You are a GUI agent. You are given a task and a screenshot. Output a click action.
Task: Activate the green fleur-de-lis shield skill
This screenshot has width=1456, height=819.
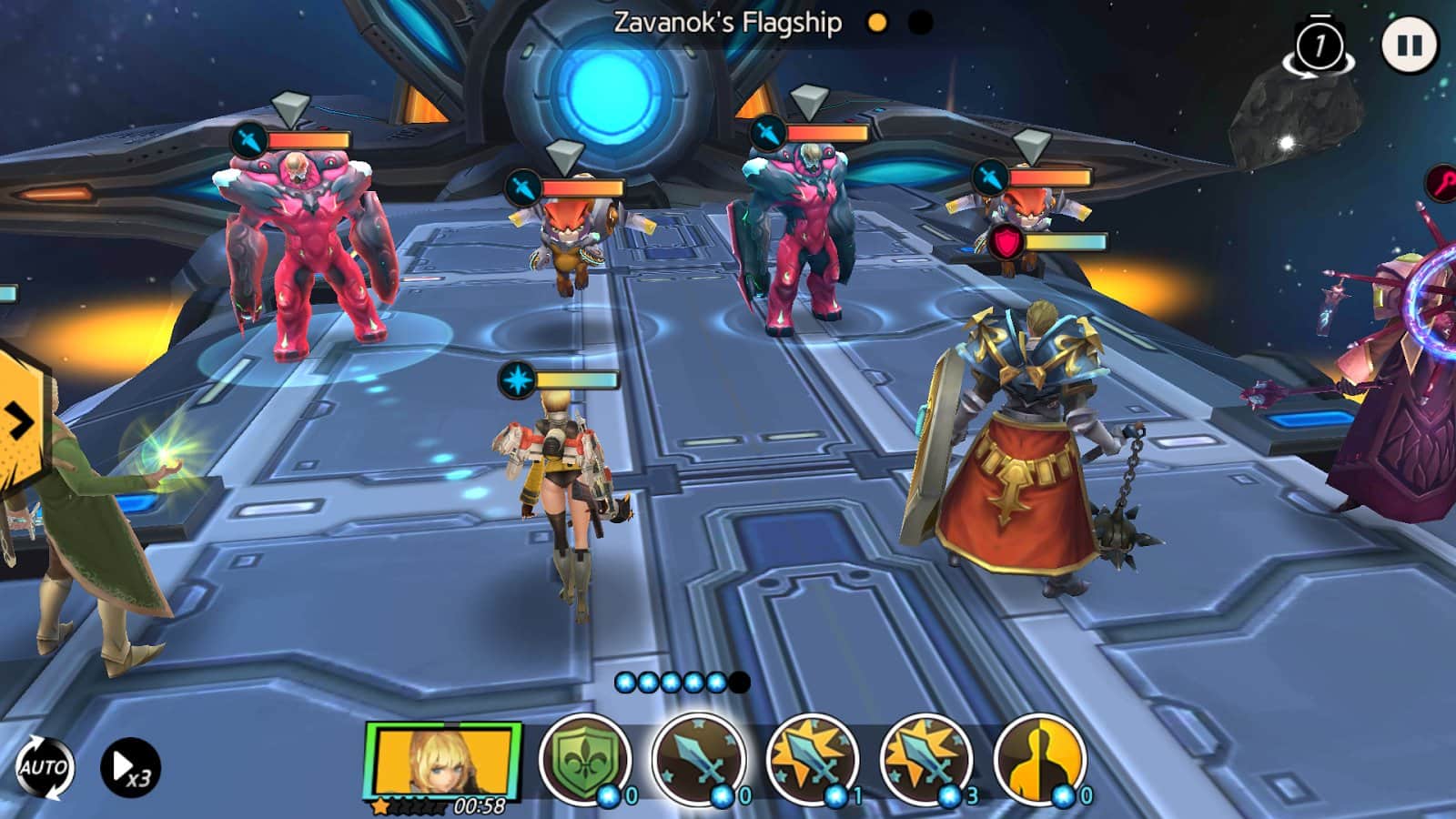(x=584, y=759)
